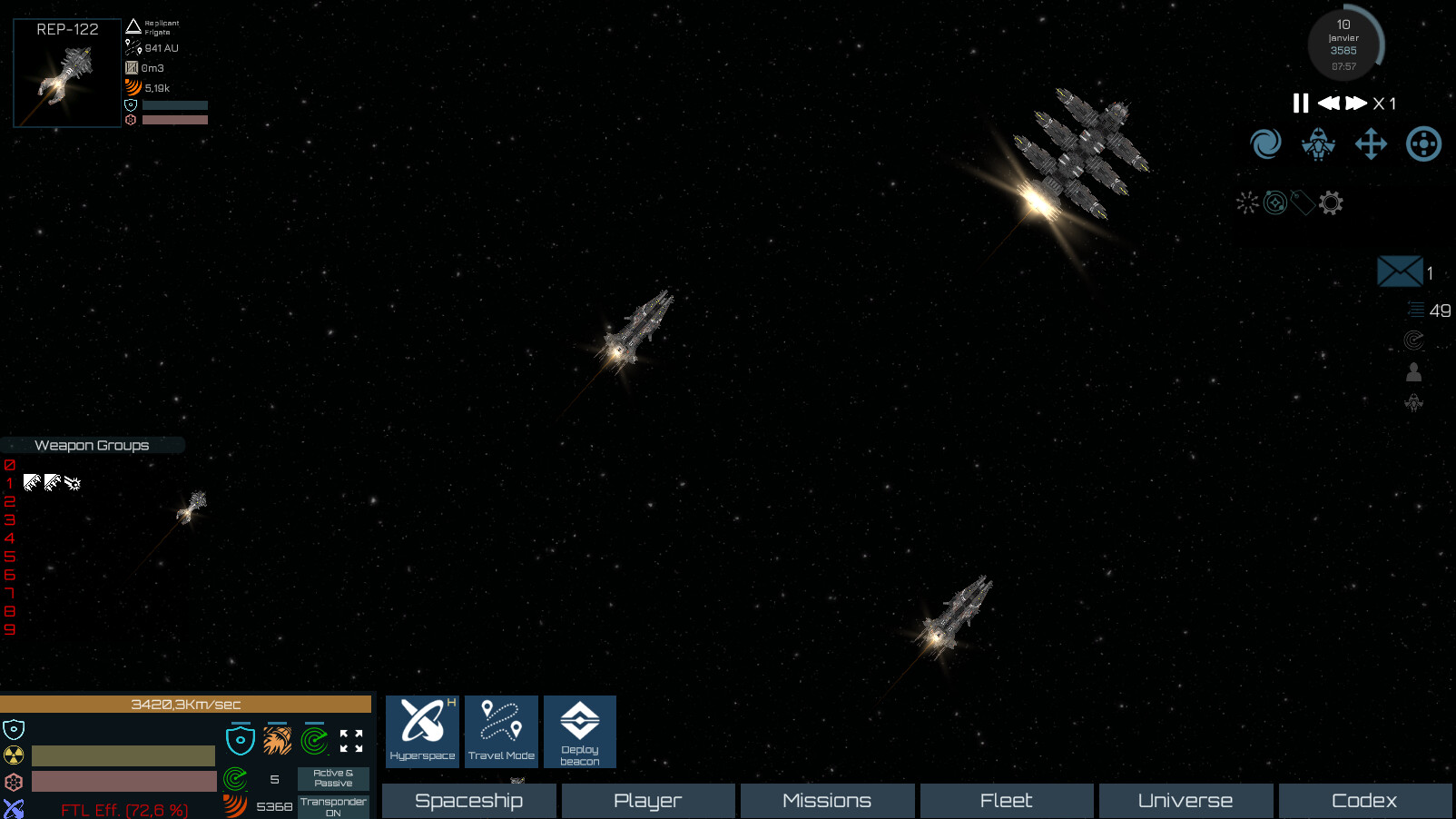
Task: Open the galaxy map swirl icon
Action: (1265, 143)
